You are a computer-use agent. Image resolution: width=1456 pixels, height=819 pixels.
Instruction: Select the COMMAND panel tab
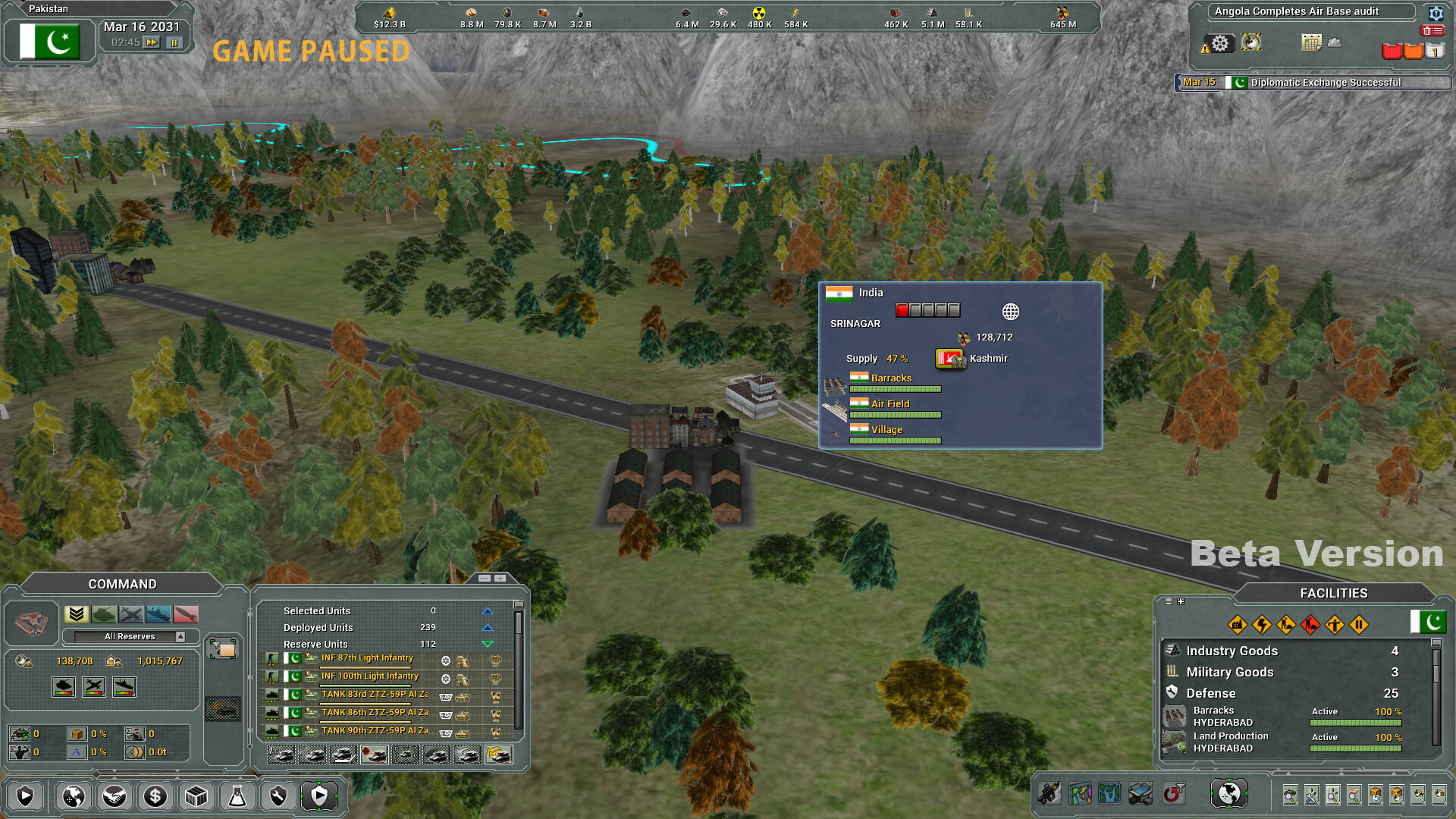[122, 584]
